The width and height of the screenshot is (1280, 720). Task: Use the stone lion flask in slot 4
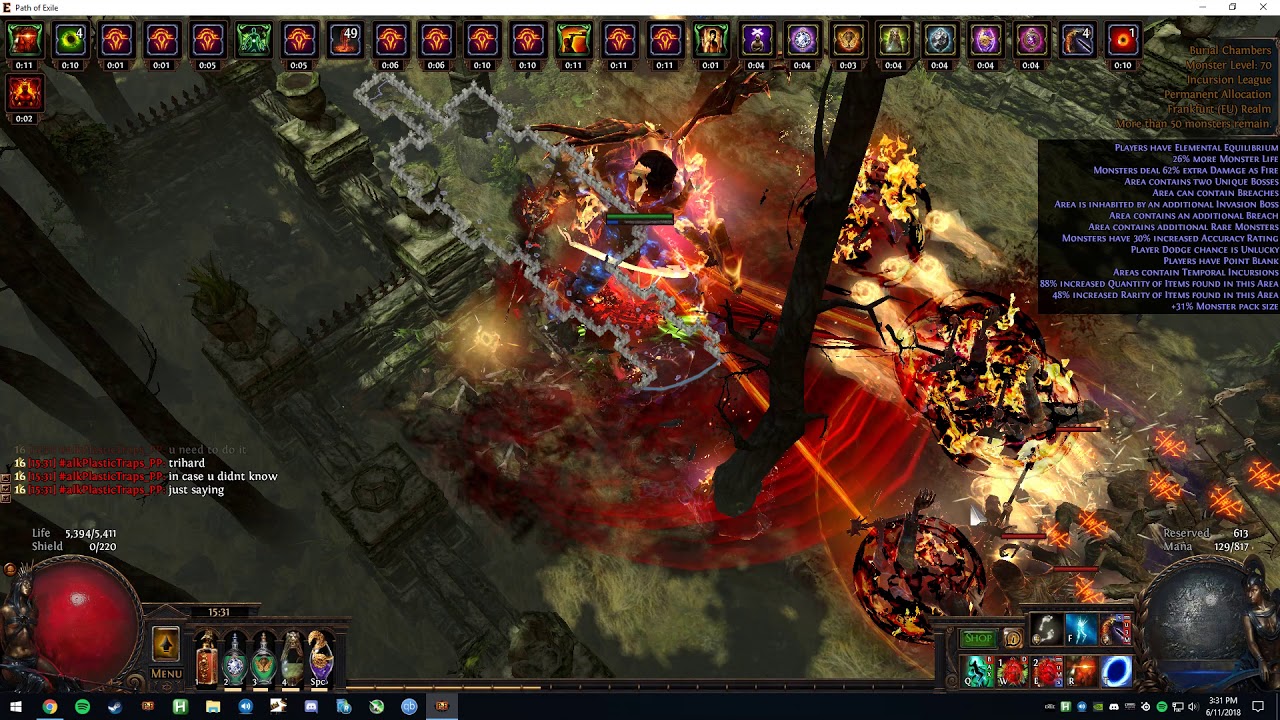click(291, 658)
